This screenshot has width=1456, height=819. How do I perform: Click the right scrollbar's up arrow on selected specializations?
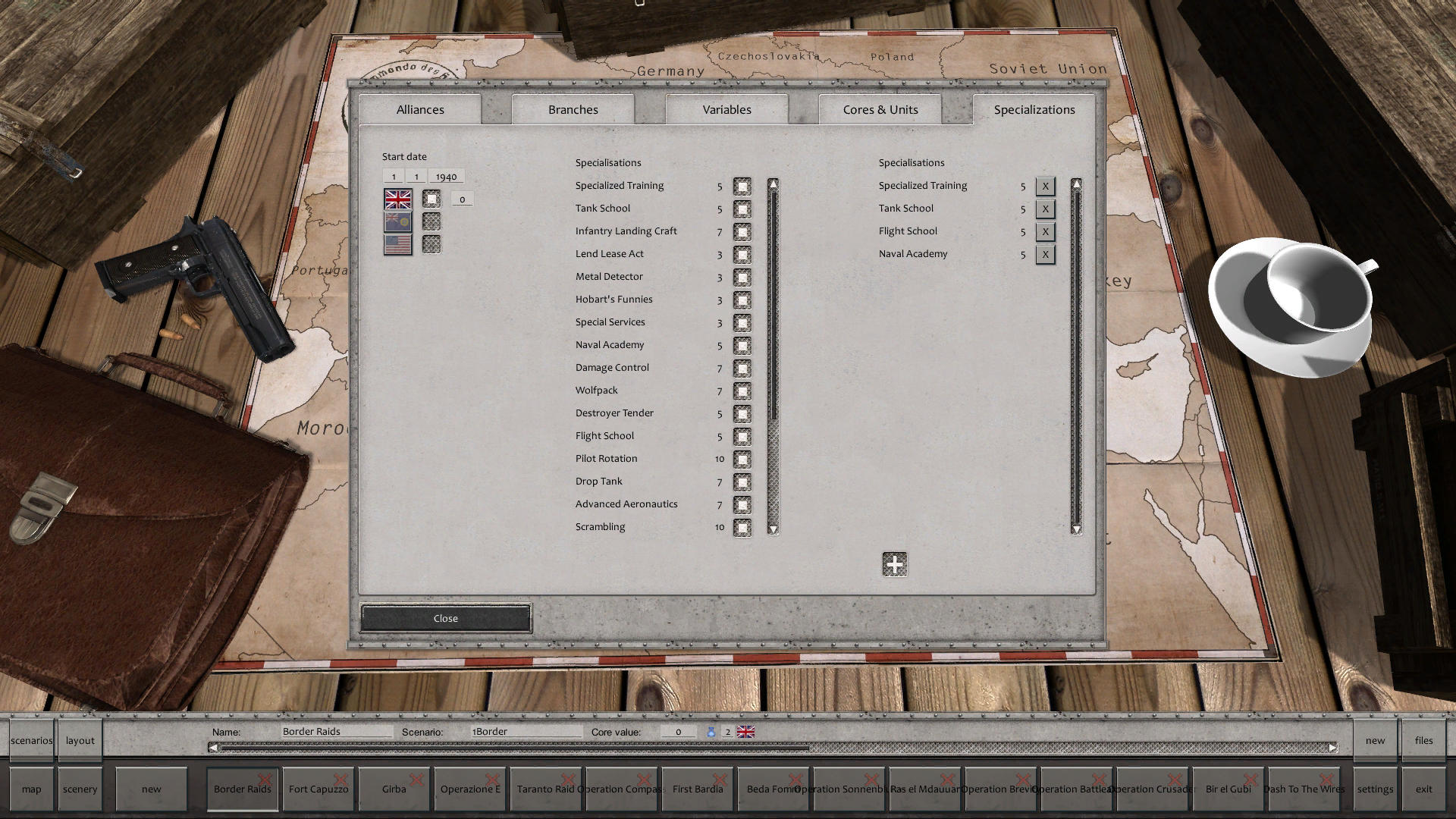point(1075,184)
